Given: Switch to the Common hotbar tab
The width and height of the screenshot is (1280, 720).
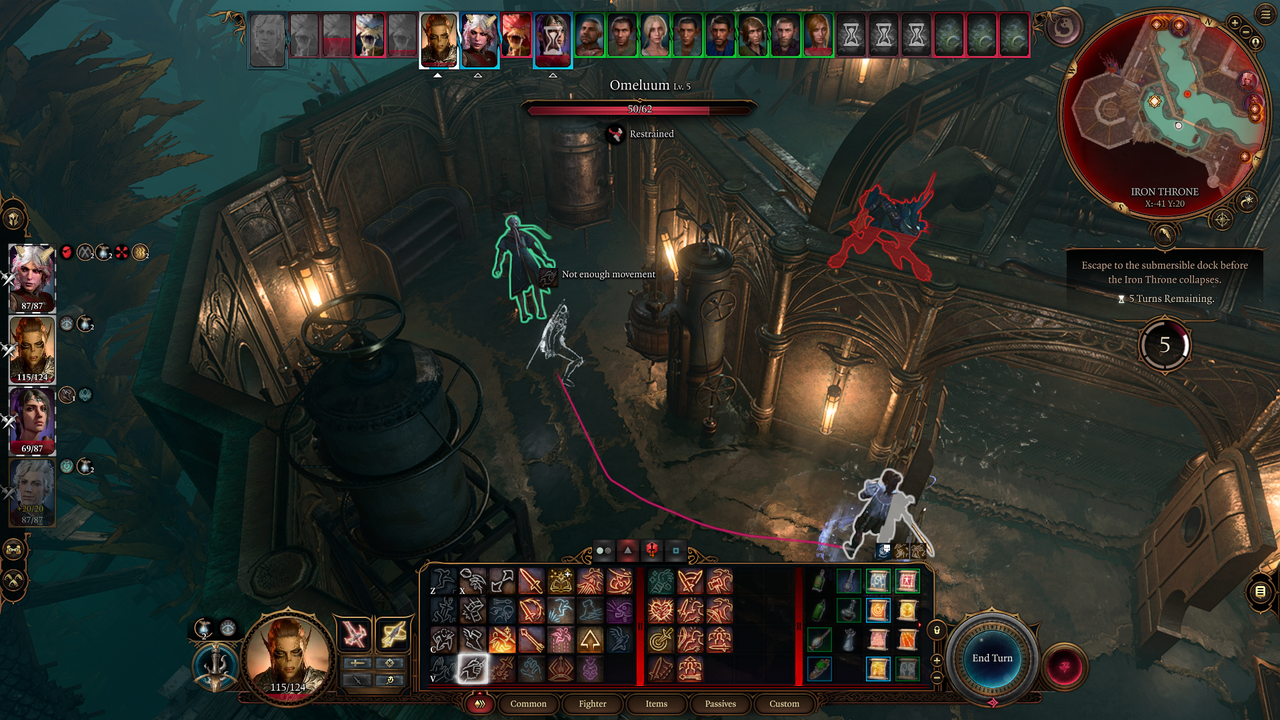Looking at the screenshot, I should point(528,704).
